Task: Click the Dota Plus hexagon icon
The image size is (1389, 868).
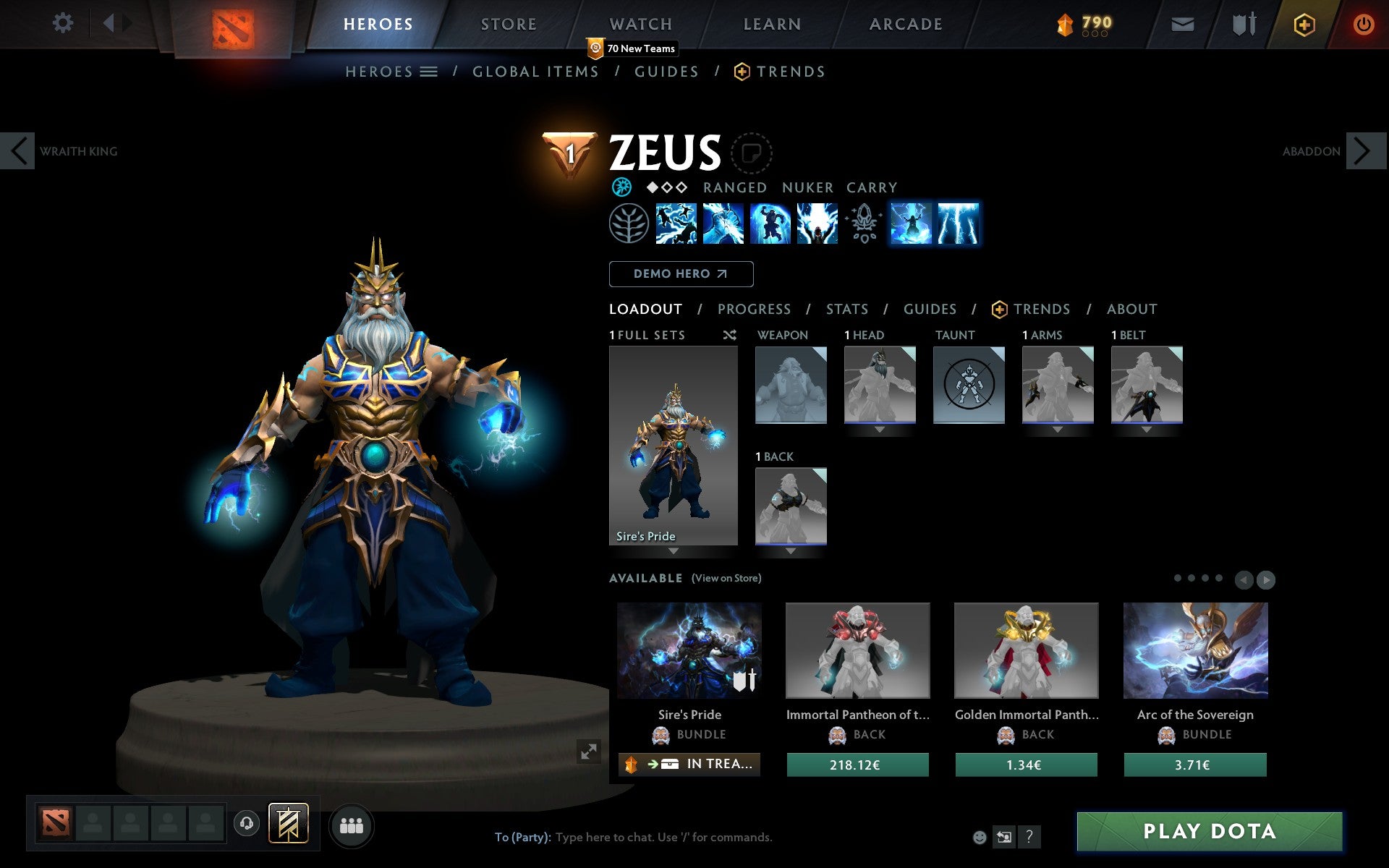Action: 1304,23
